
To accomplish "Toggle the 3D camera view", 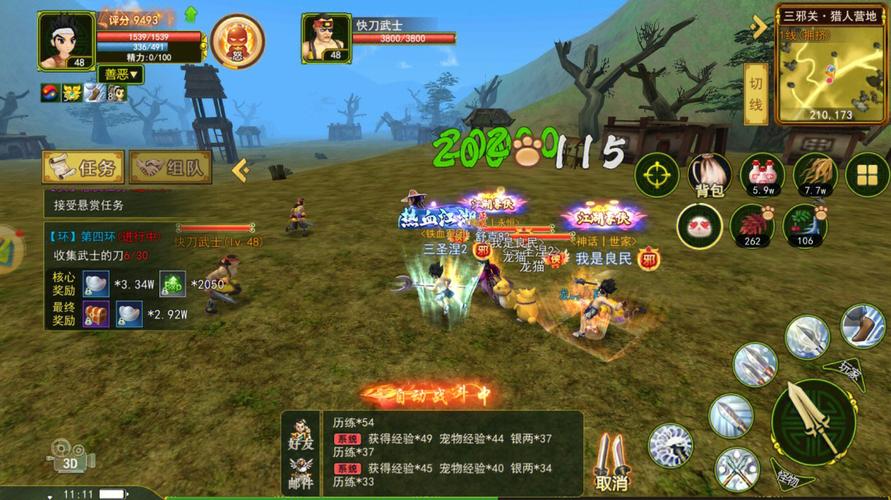I will pos(70,457).
